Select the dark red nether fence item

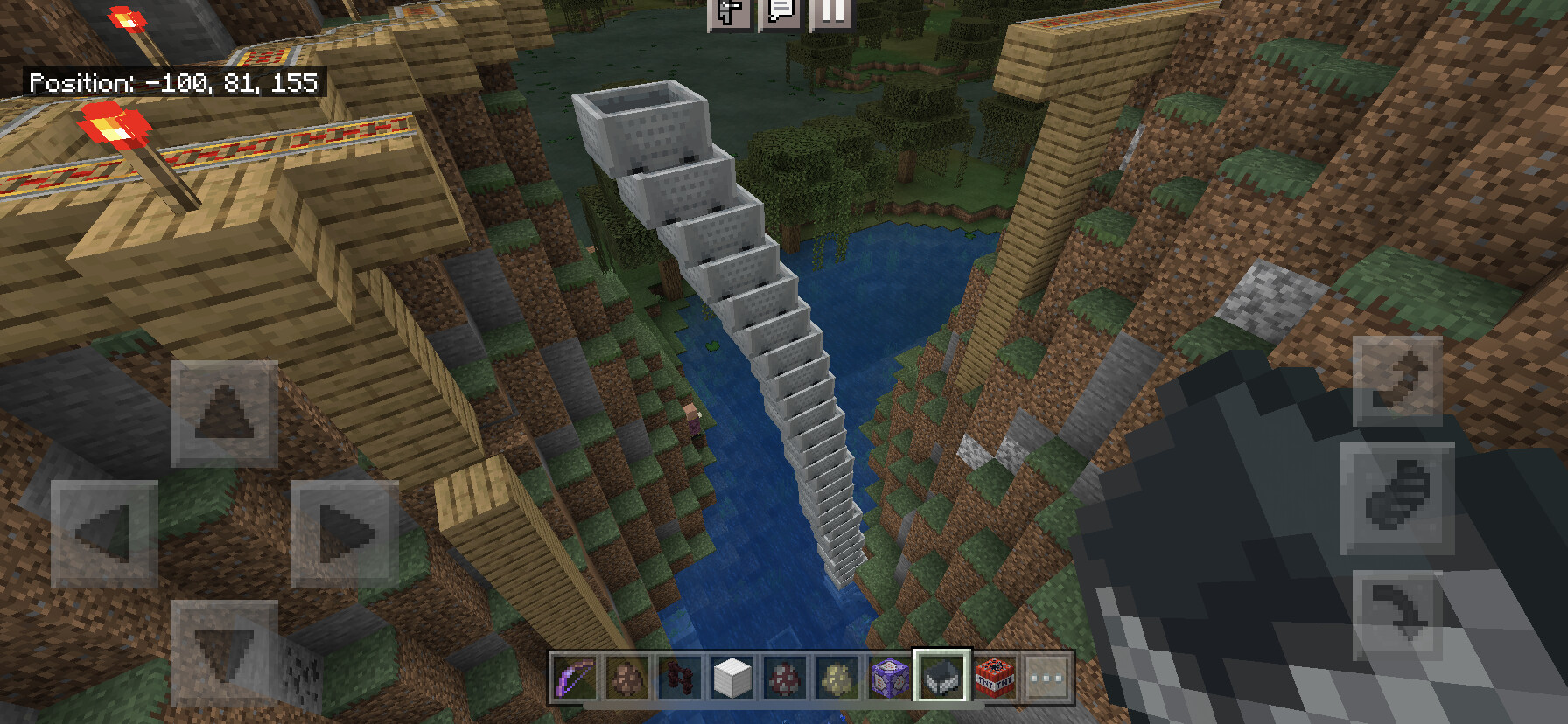tap(680, 677)
